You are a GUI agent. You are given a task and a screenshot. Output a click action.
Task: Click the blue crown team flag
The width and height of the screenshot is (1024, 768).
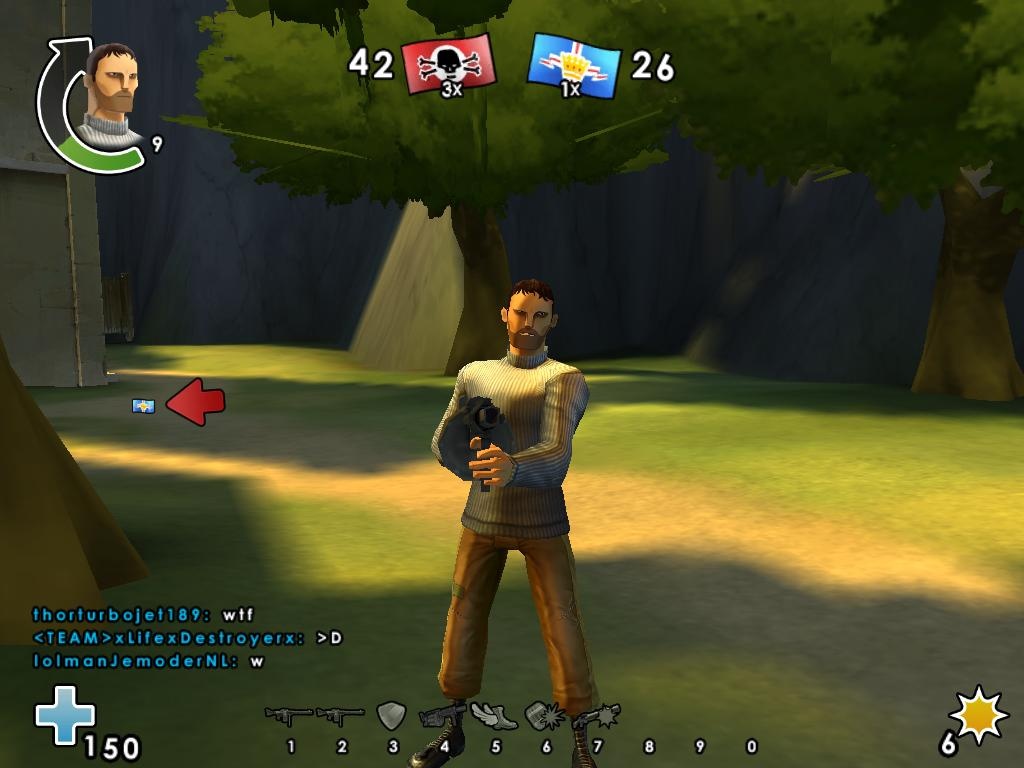pyautogui.click(x=574, y=65)
